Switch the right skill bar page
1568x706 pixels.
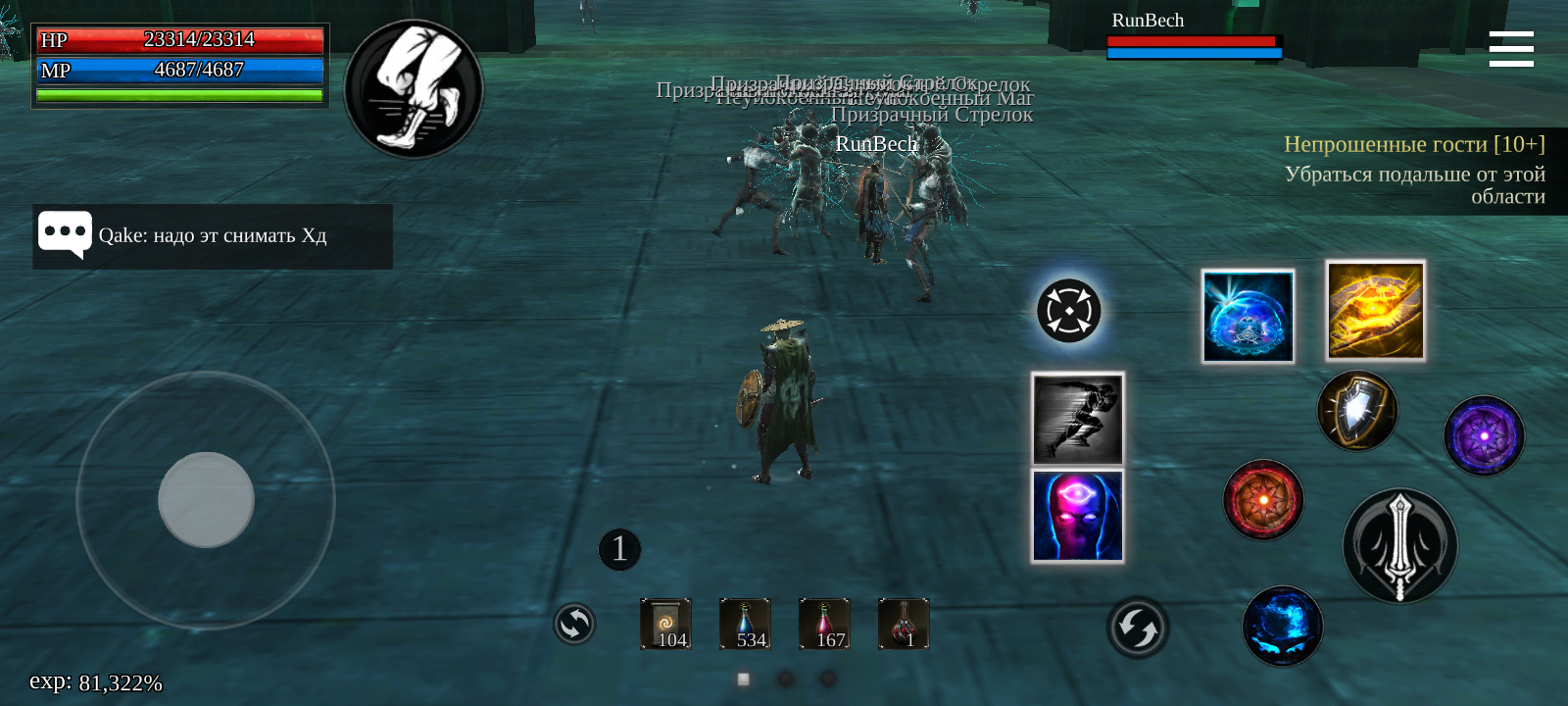[1137, 625]
